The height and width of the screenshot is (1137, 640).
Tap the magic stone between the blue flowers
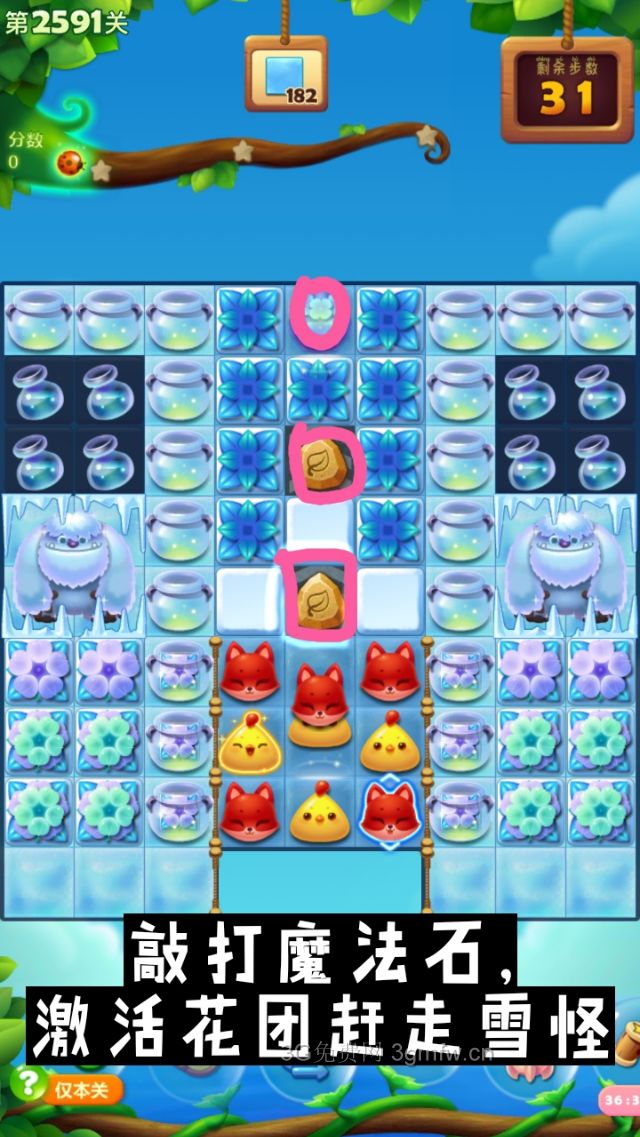pyautogui.click(x=320, y=462)
